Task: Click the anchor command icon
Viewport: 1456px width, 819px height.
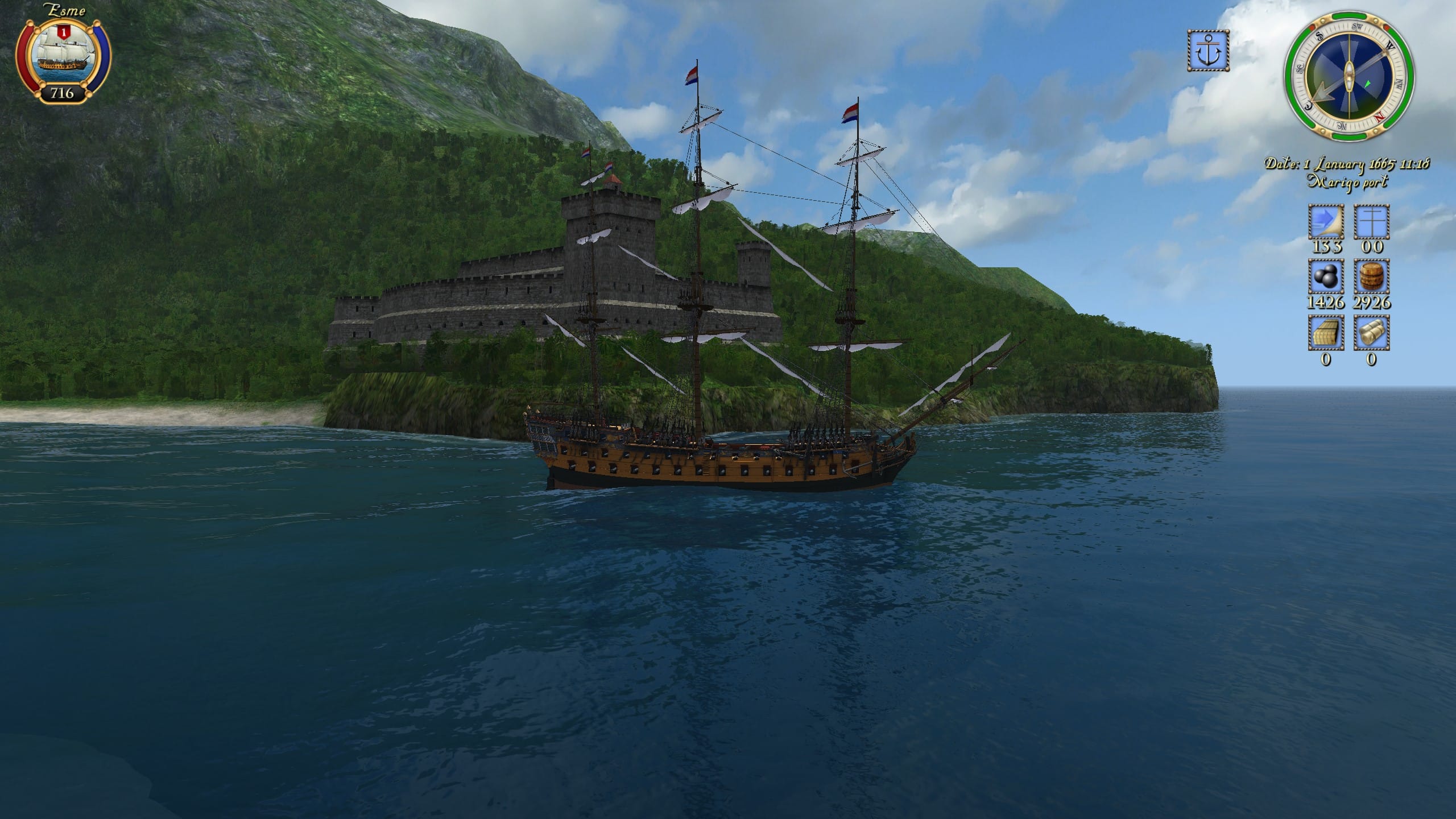Action: pyautogui.click(x=1208, y=51)
